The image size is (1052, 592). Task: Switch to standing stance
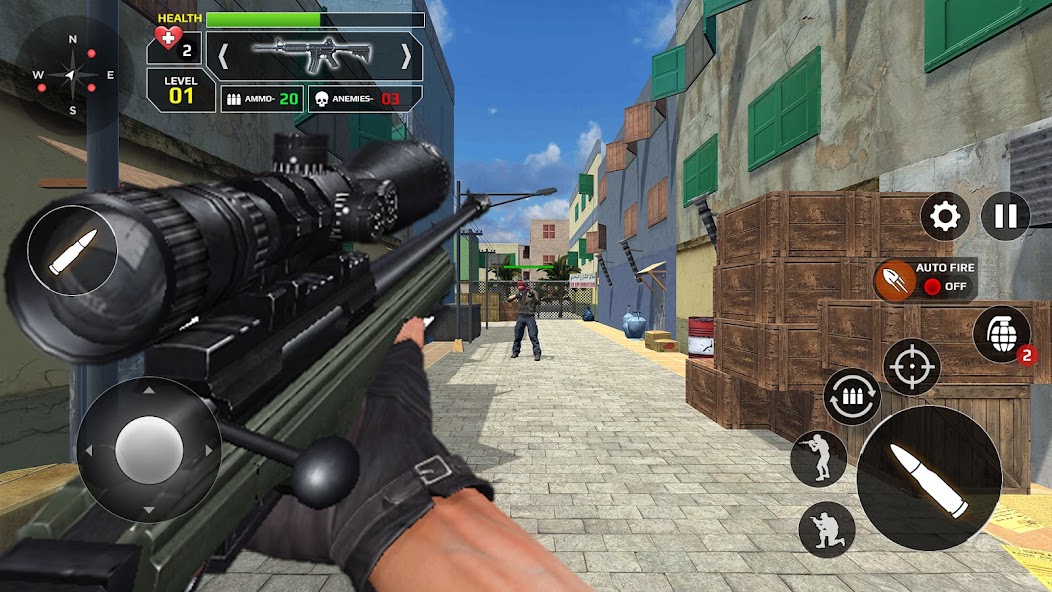click(818, 459)
